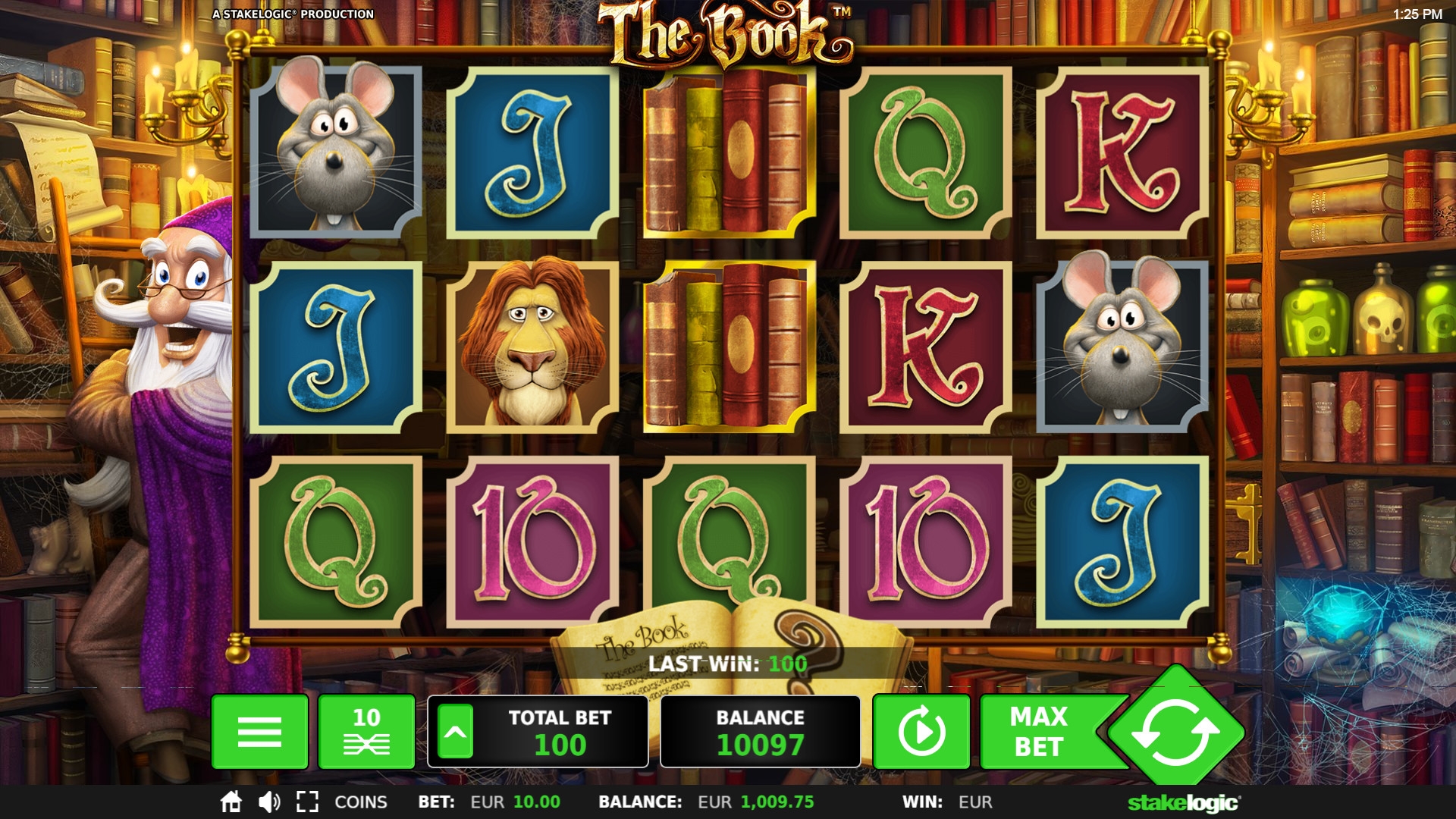Open the hamburger menu button
The height and width of the screenshot is (819, 1456).
coord(259,732)
